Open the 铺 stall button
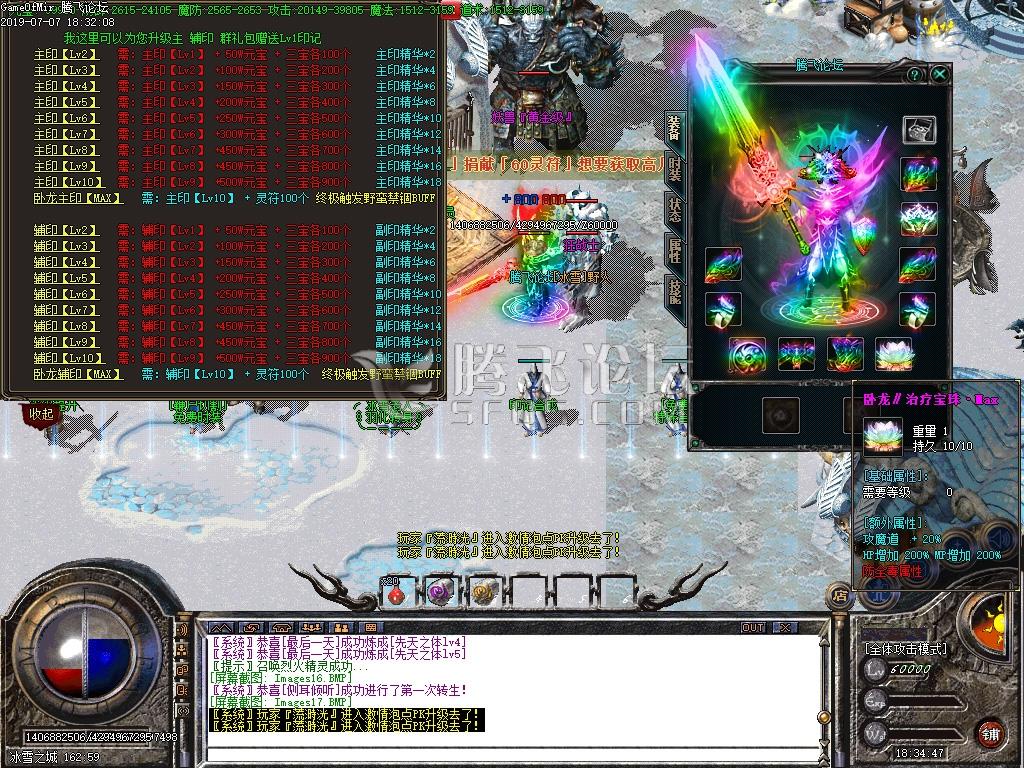This screenshot has height=768, width=1024. [x=989, y=733]
